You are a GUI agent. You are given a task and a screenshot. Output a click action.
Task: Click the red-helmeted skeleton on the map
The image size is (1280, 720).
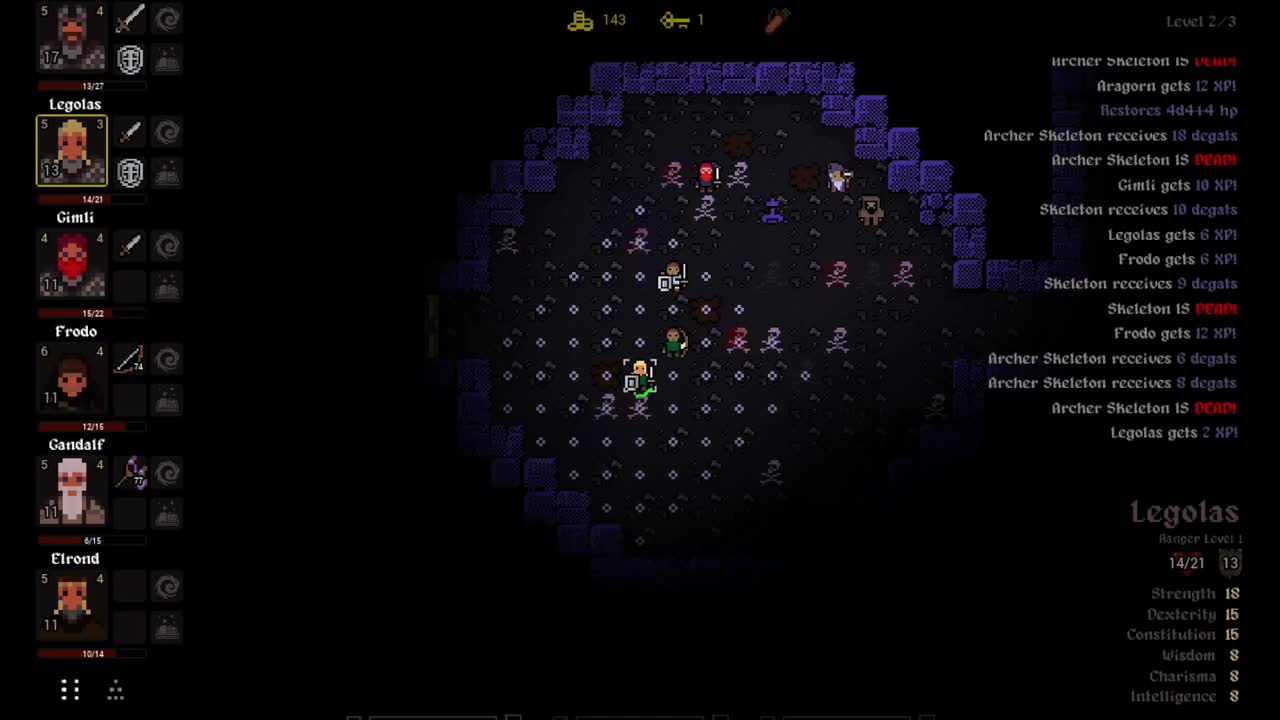[707, 173]
